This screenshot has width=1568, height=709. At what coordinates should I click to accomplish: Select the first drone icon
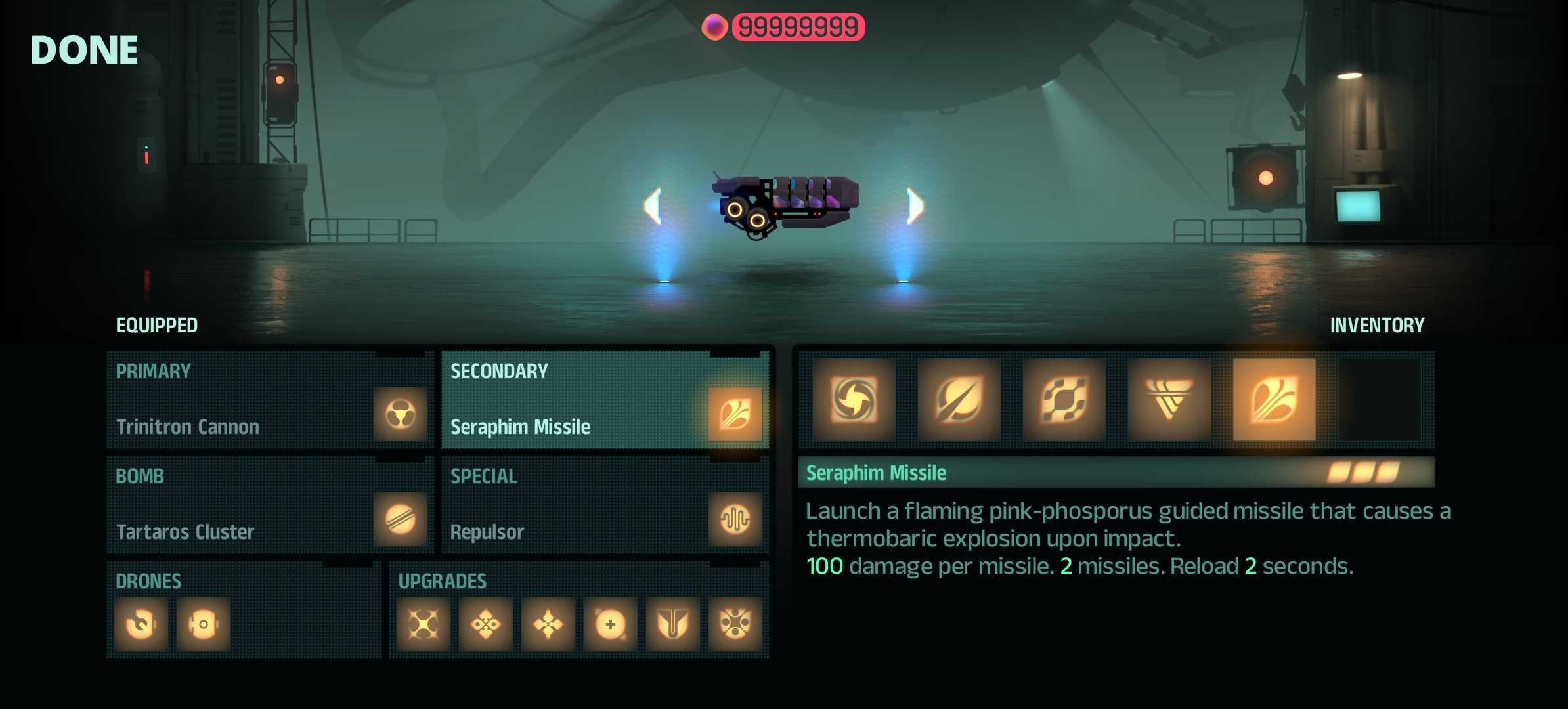141,624
